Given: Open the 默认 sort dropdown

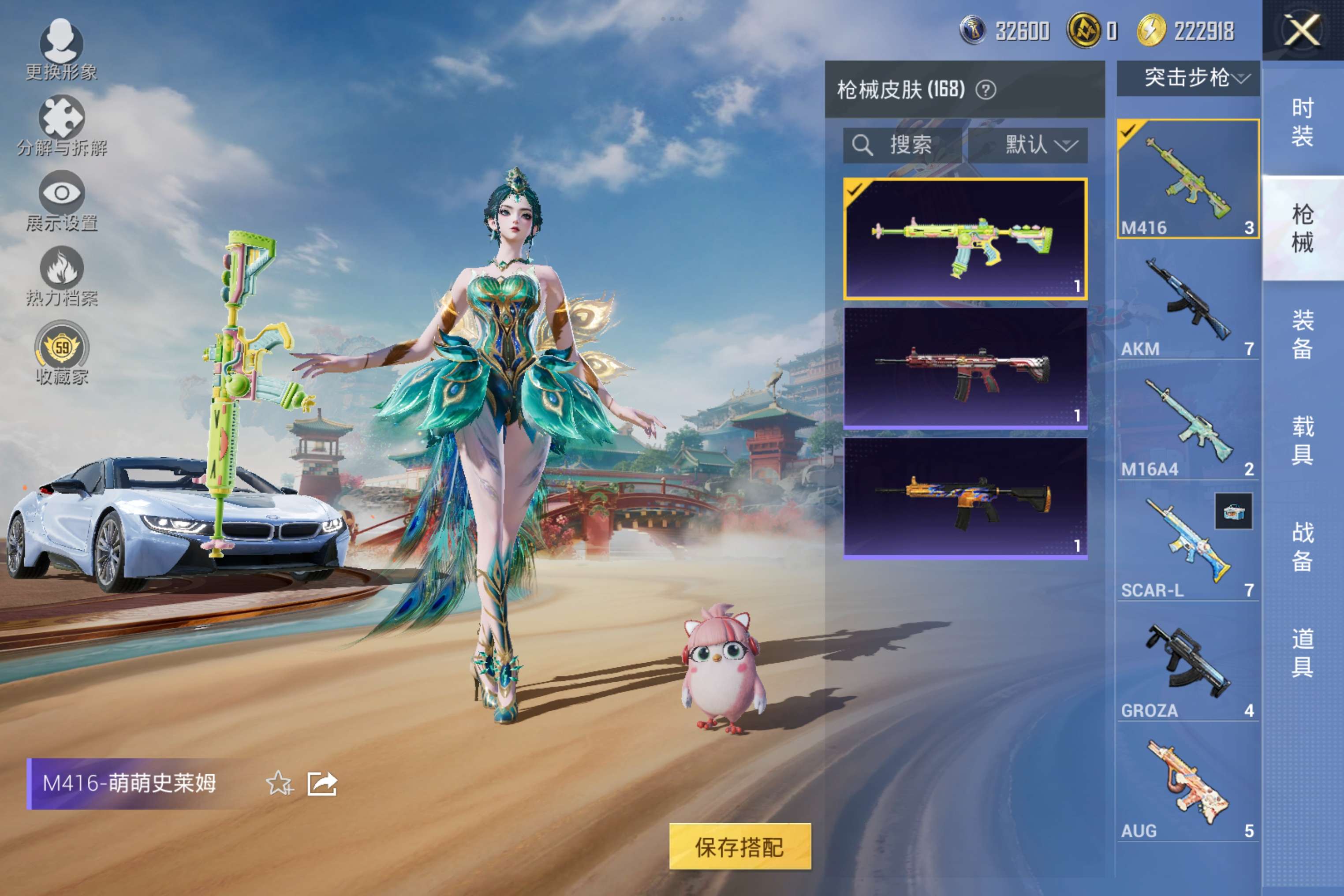Looking at the screenshot, I should pyautogui.click(x=1027, y=145).
